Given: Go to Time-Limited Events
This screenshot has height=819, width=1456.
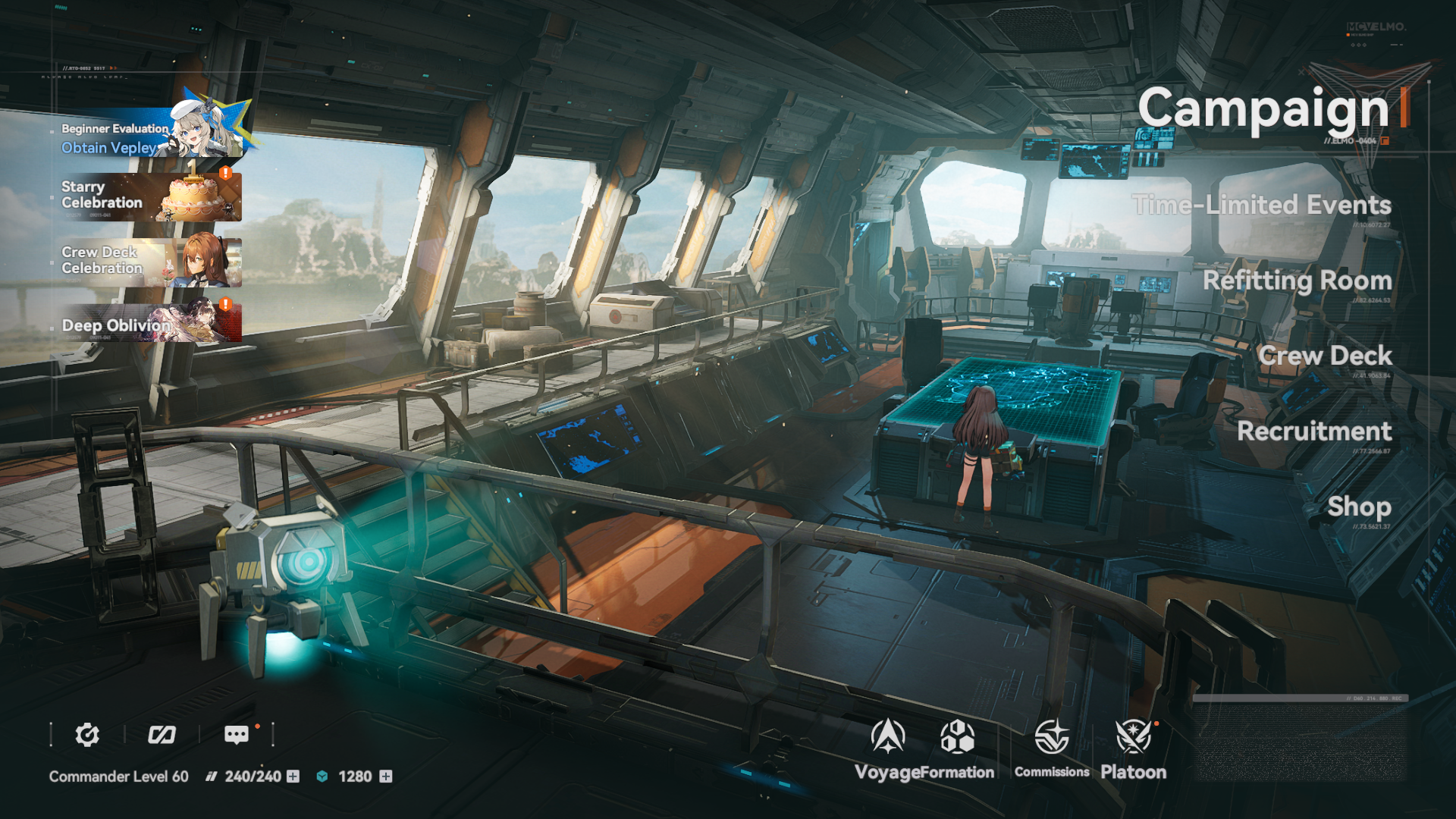Looking at the screenshot, I should point(1261,205).
